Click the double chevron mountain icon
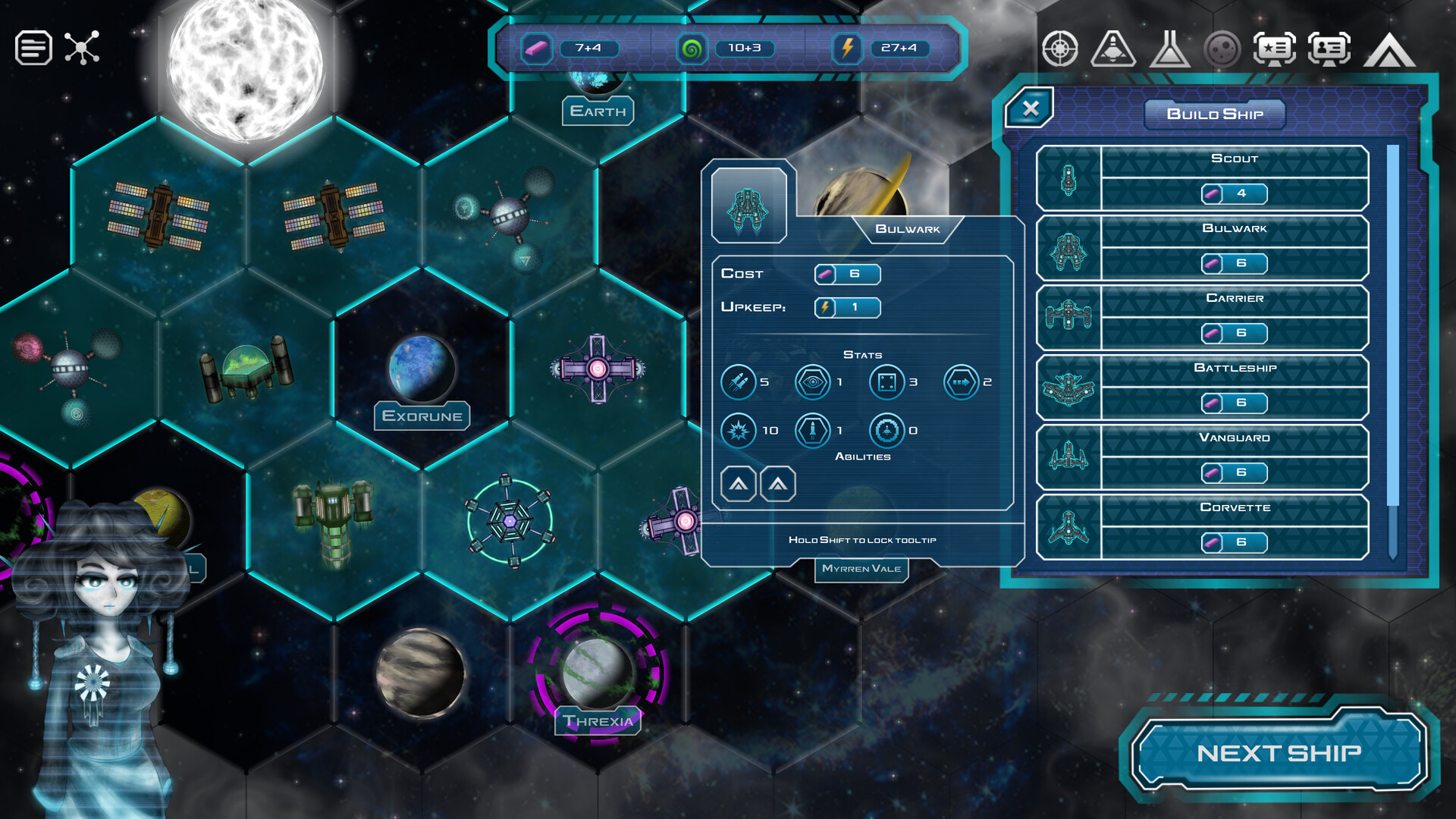This screenshot has height=819, width=1456. pos(1389,51)
